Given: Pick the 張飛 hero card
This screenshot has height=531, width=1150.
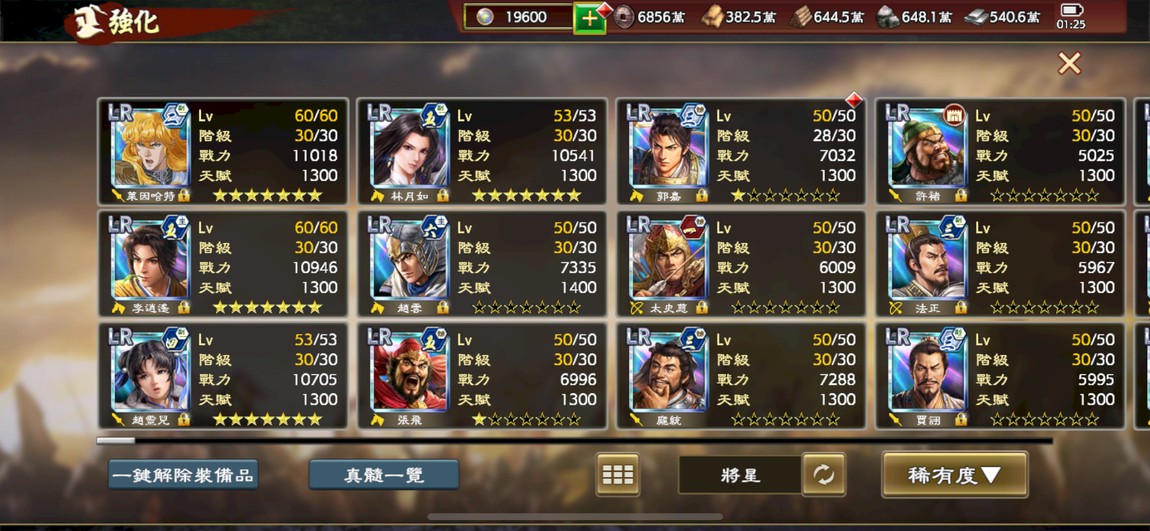Looking at the screenshot, I should [482, 375].
